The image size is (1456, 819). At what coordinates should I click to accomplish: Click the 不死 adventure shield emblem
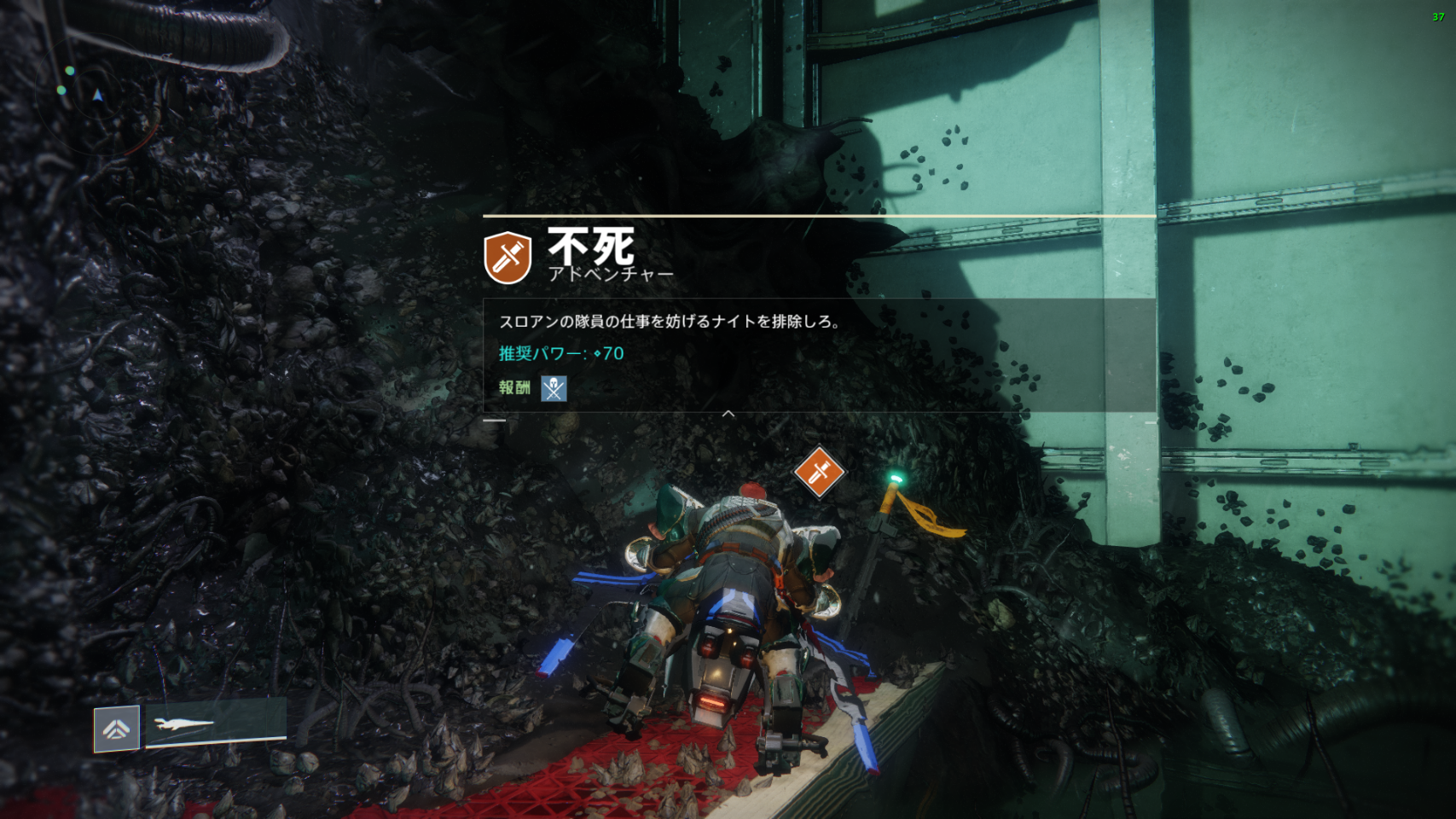tap(508, 257)
